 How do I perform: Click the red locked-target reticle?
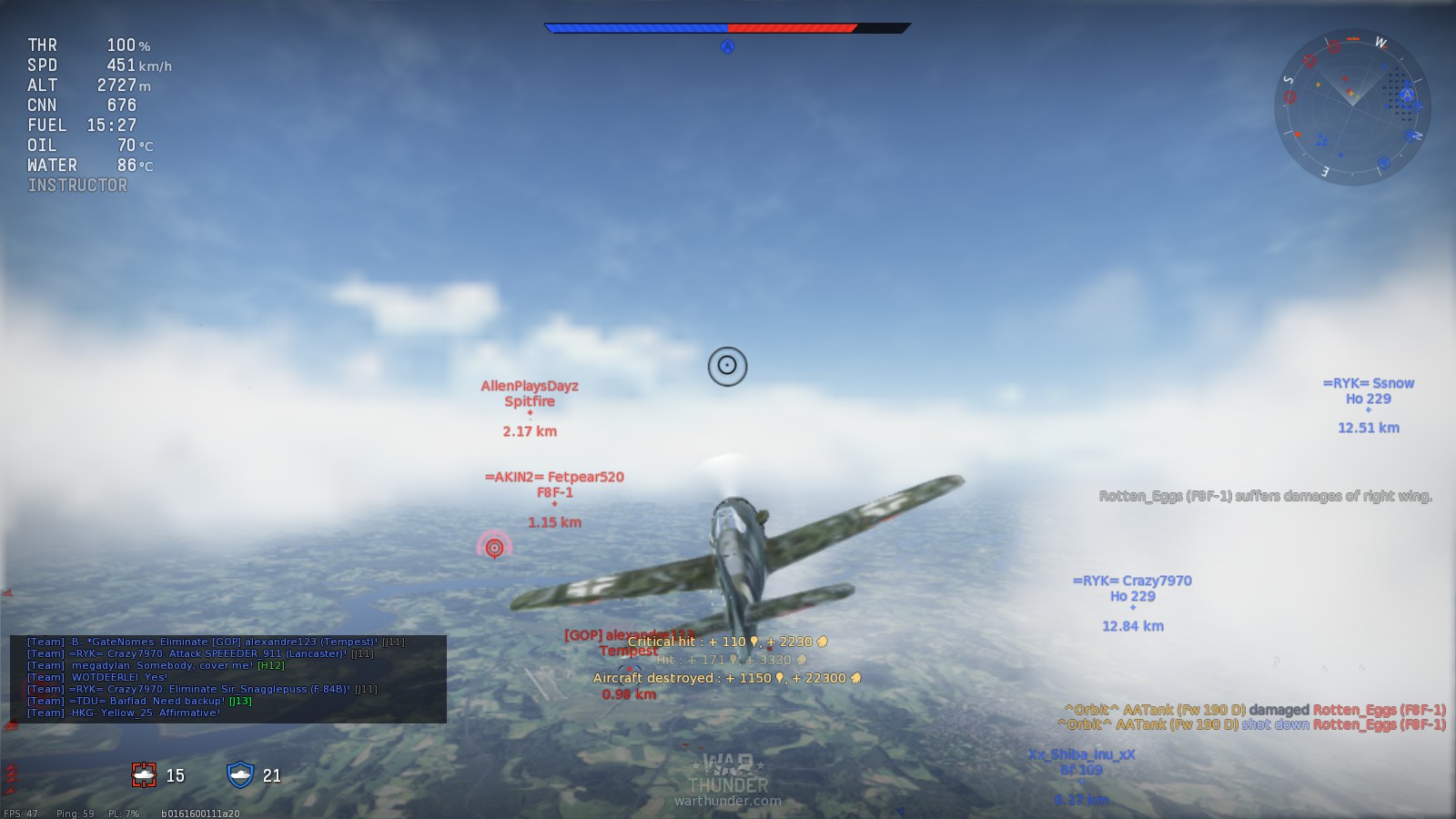click(494, 547)
